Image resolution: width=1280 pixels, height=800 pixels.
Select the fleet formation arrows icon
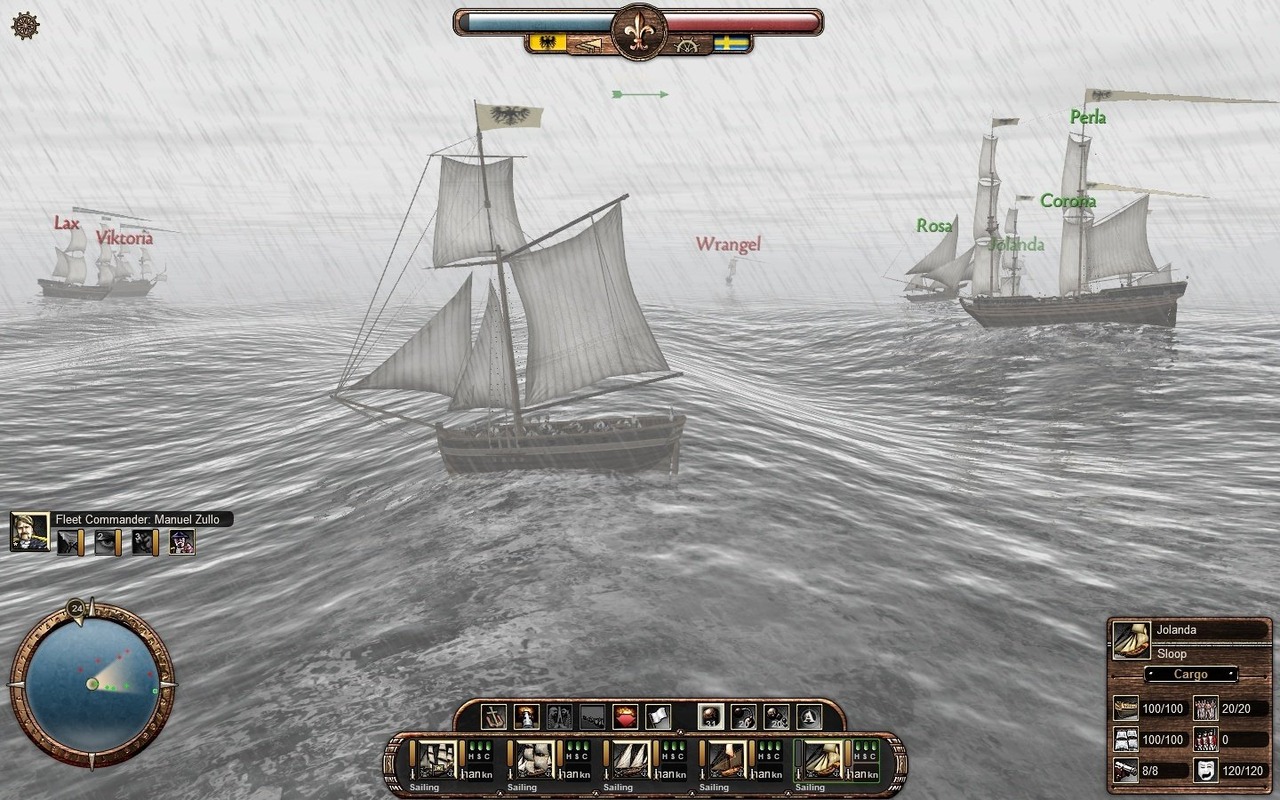(x=590, y=45)
